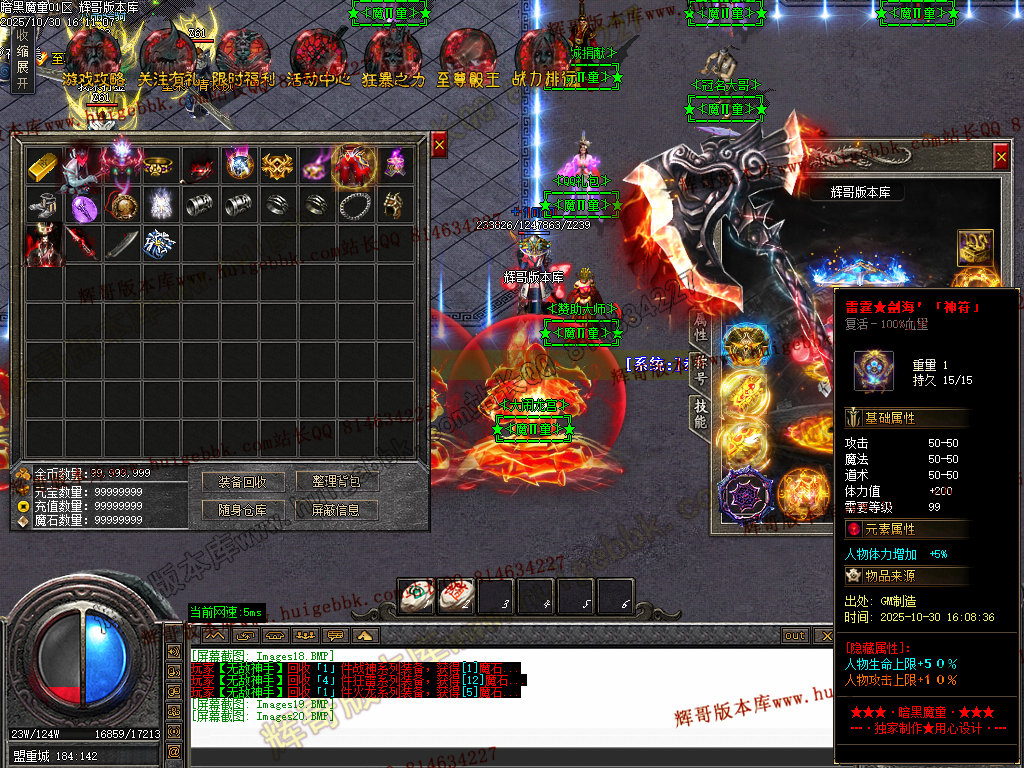1024x768 pixels.
Task: Click the chat panel's out button
Action: 794,635
